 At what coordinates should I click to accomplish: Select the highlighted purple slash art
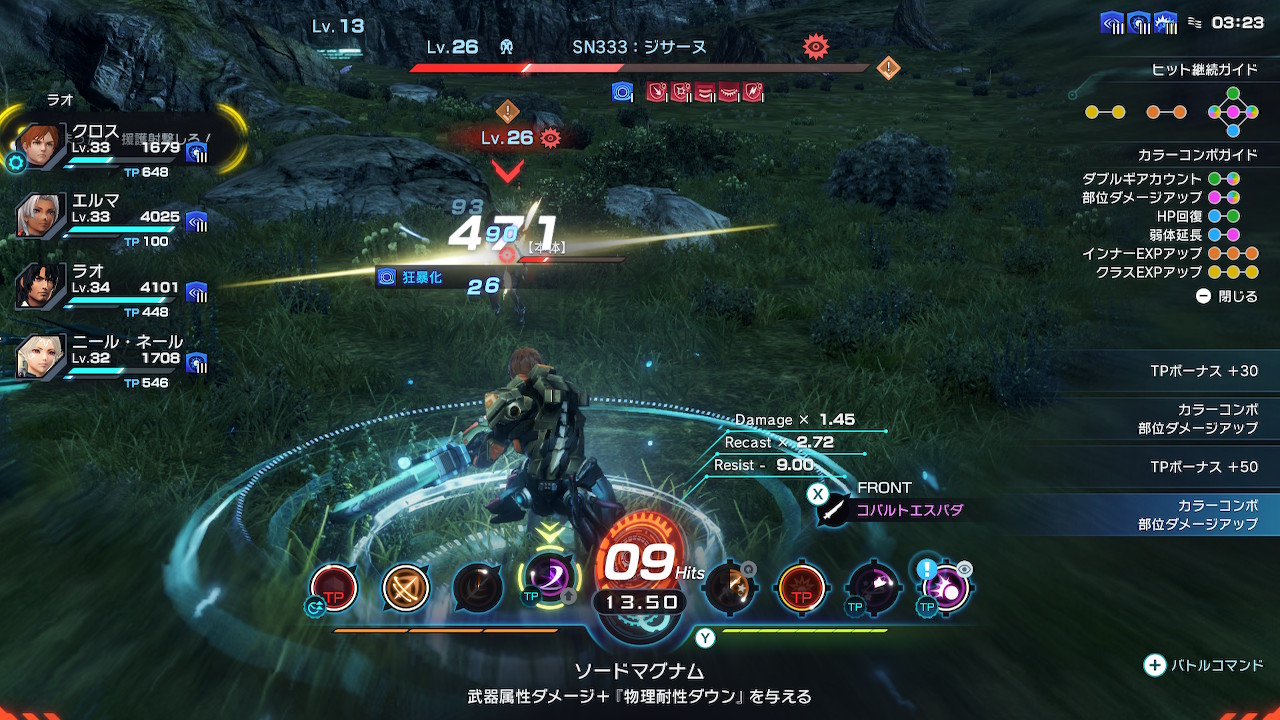pos(548,578)
